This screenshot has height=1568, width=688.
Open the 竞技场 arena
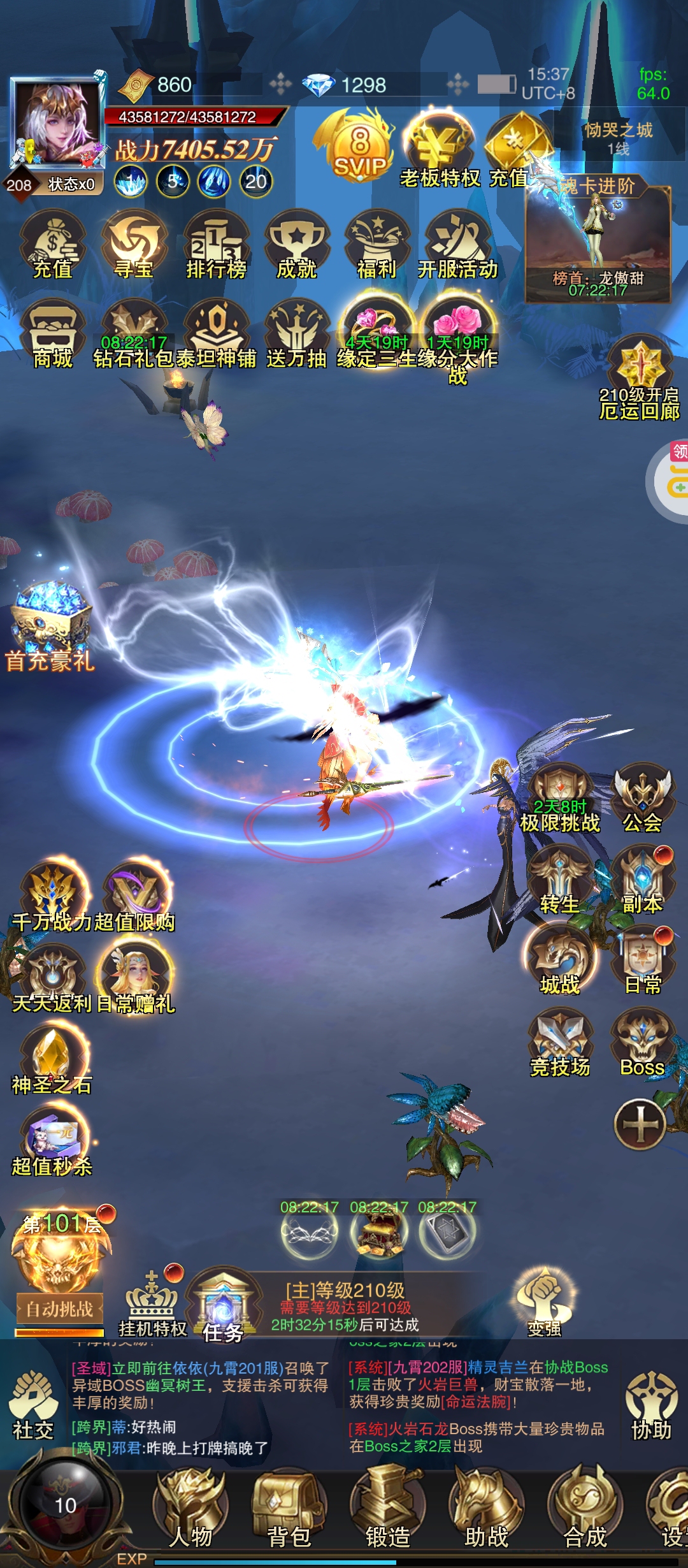click(x=560, y=1043)
